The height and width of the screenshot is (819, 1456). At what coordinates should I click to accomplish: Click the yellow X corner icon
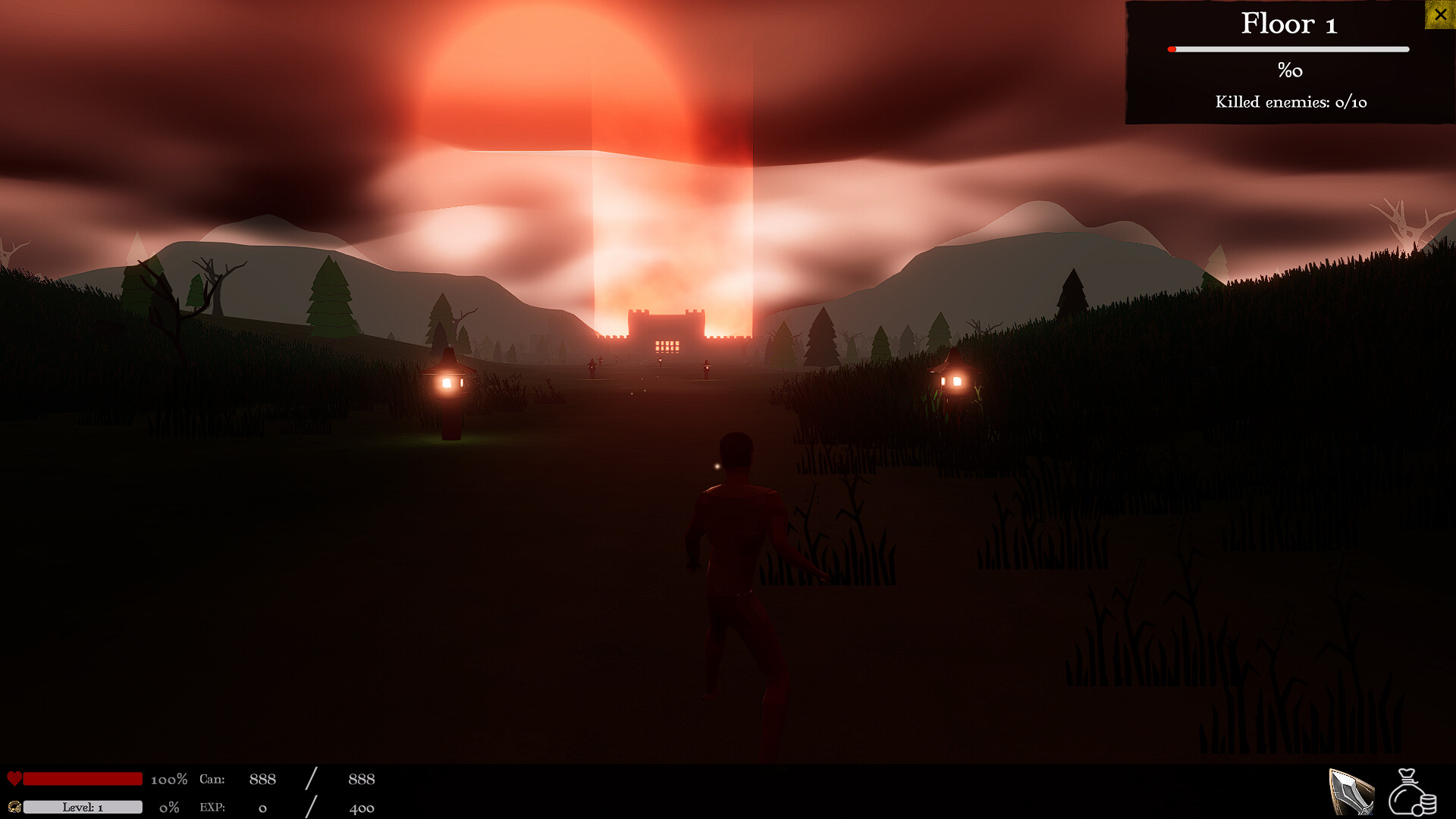tap(1440, 14)
